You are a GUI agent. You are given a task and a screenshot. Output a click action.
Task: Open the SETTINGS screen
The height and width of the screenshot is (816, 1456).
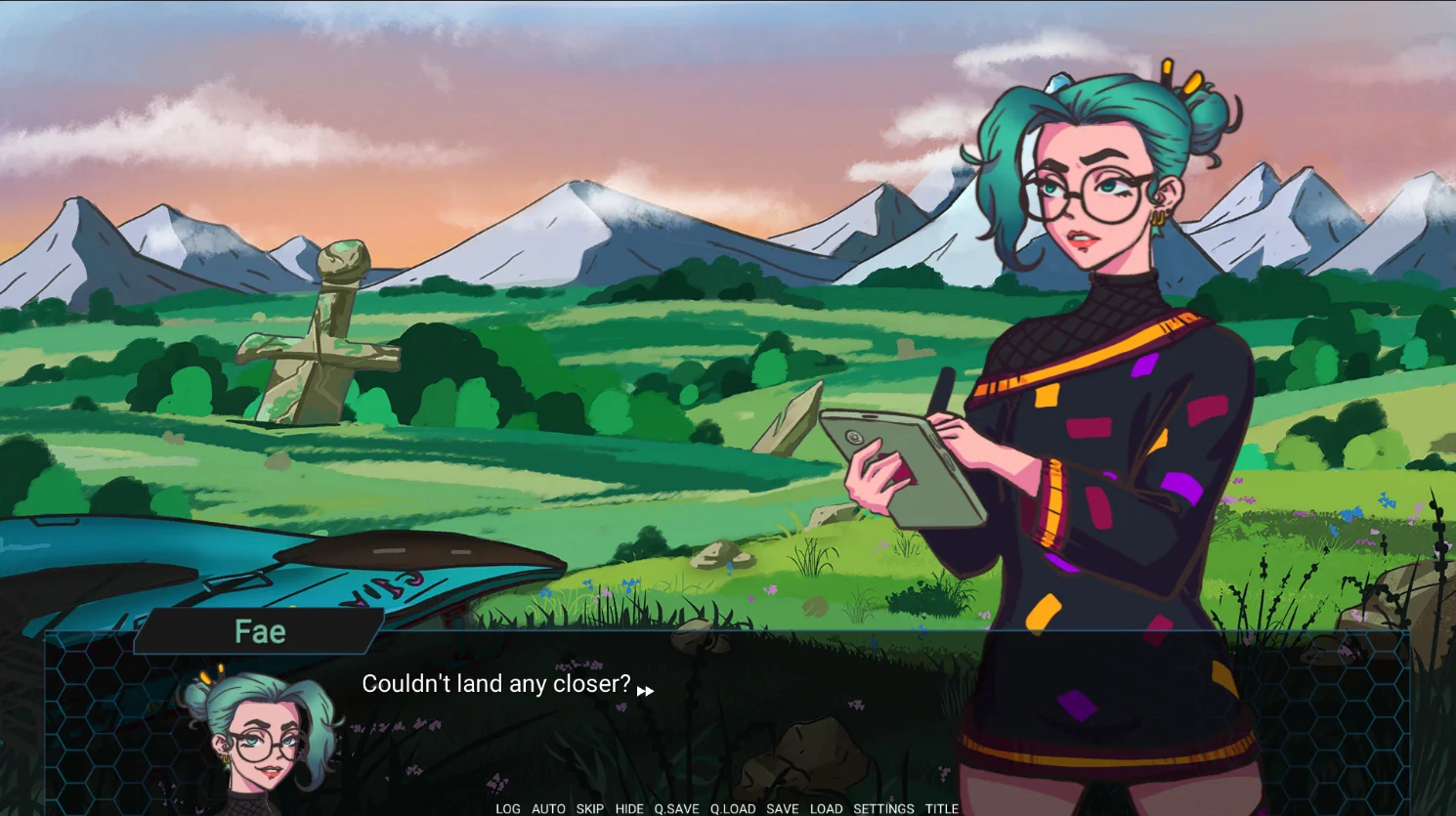tap(883, 808)
